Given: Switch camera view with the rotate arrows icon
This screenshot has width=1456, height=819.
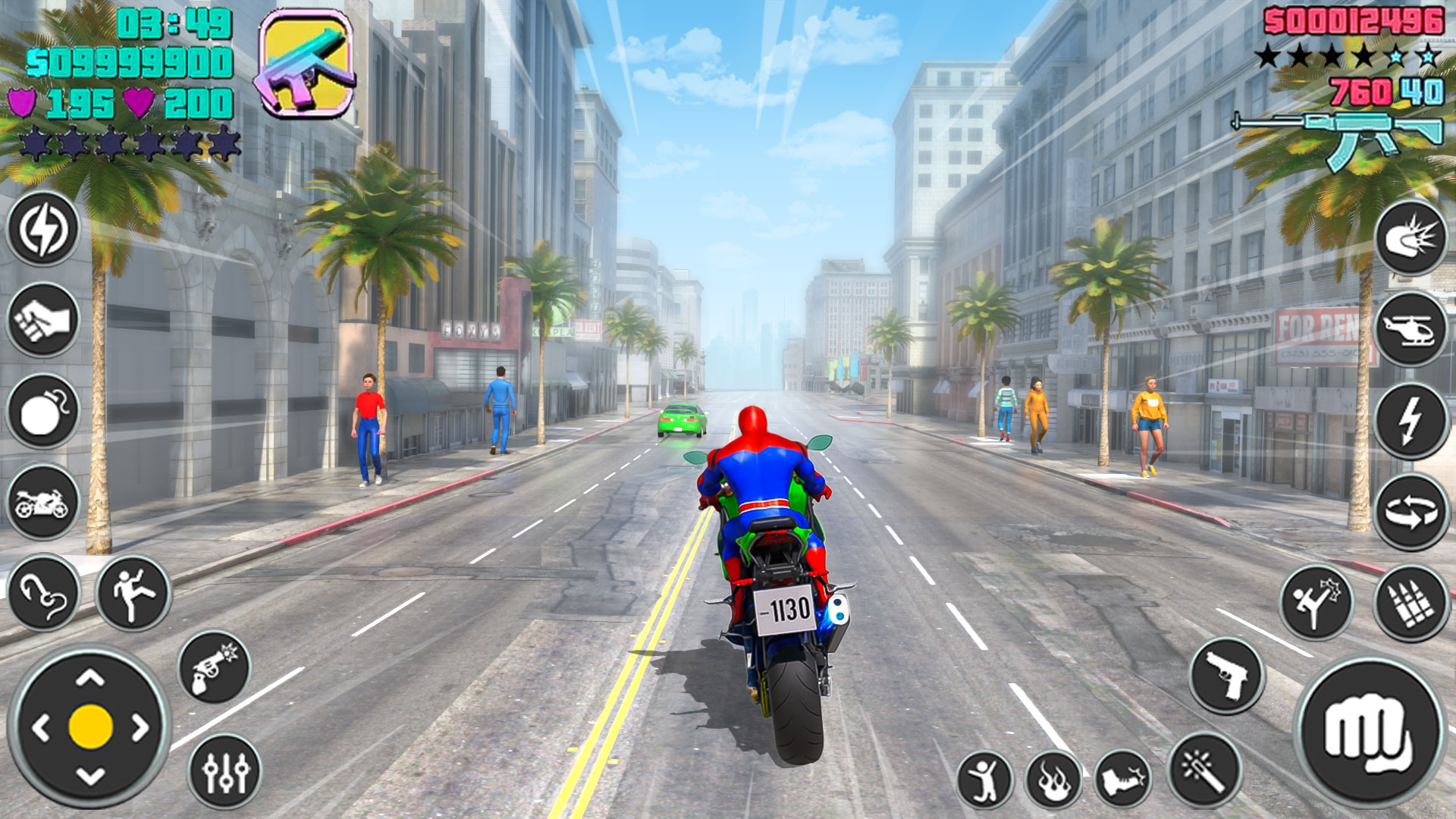Looking at the screenshot, I should 1412,504.
